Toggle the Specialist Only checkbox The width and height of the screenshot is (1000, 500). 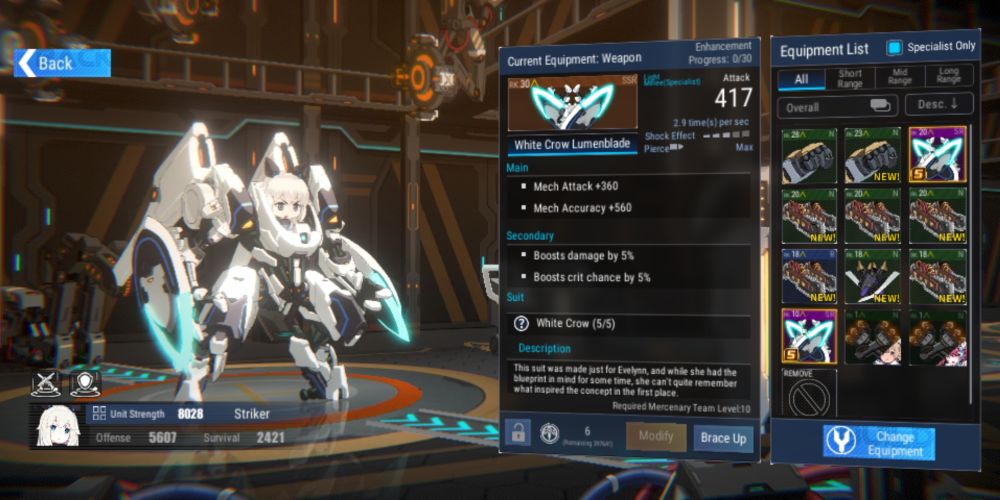coord(895,48)
